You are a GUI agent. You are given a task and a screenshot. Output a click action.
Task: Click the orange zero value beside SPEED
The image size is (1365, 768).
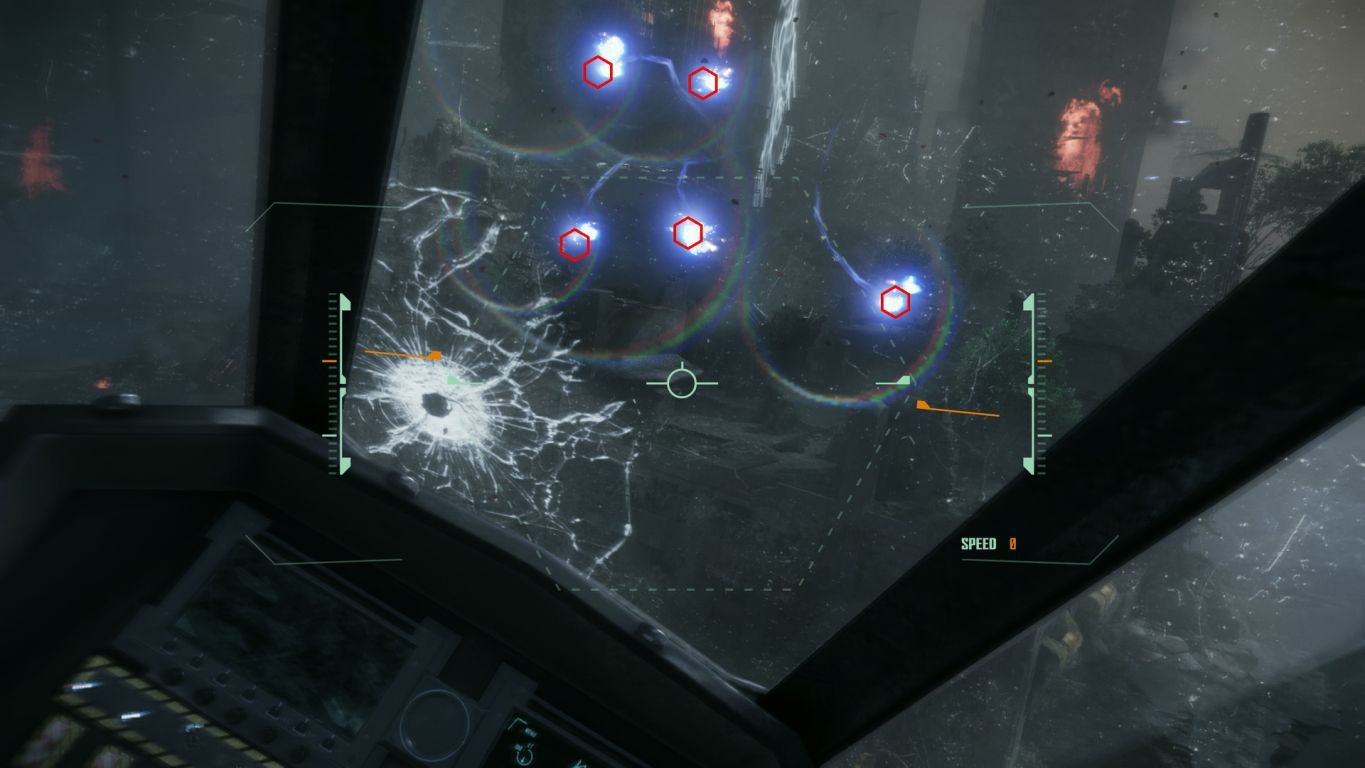pyautogui.click(x=1012, y=543)
